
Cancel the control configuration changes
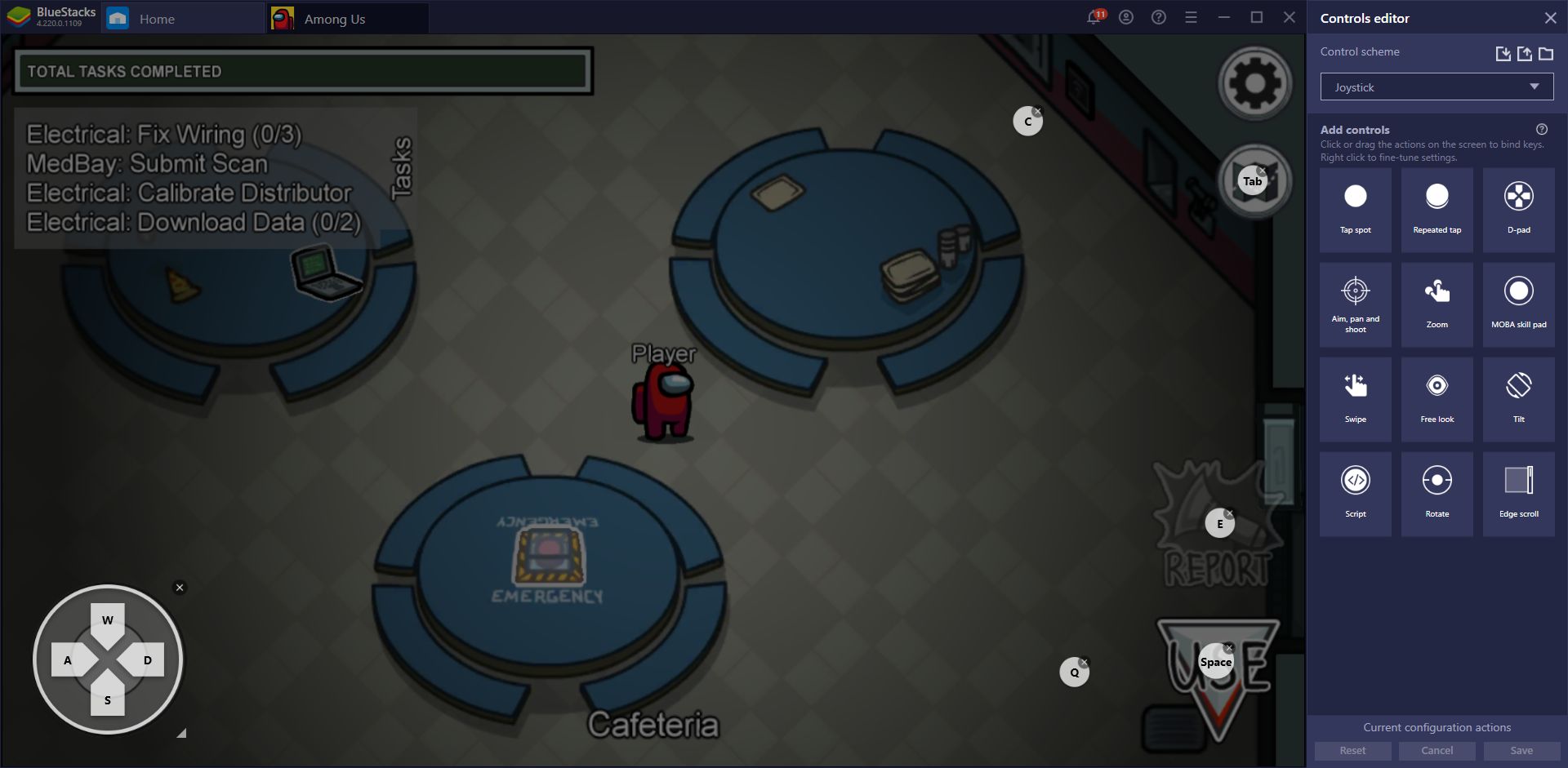coord(1437,751)
